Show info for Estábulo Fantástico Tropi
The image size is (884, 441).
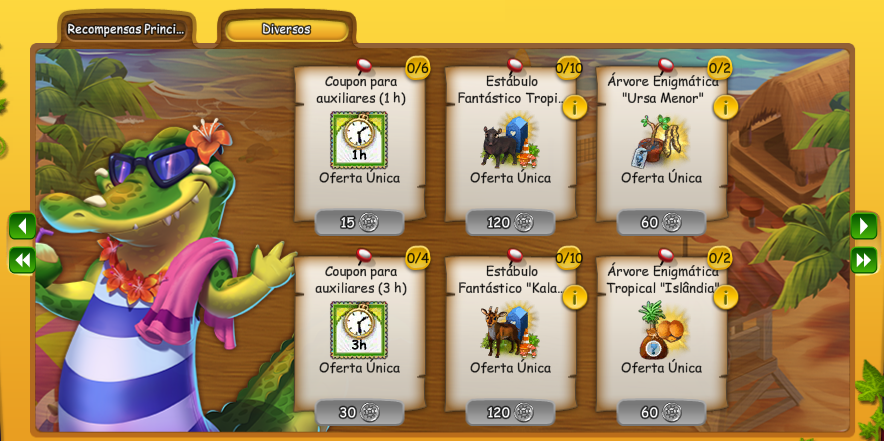pos(575,107)
